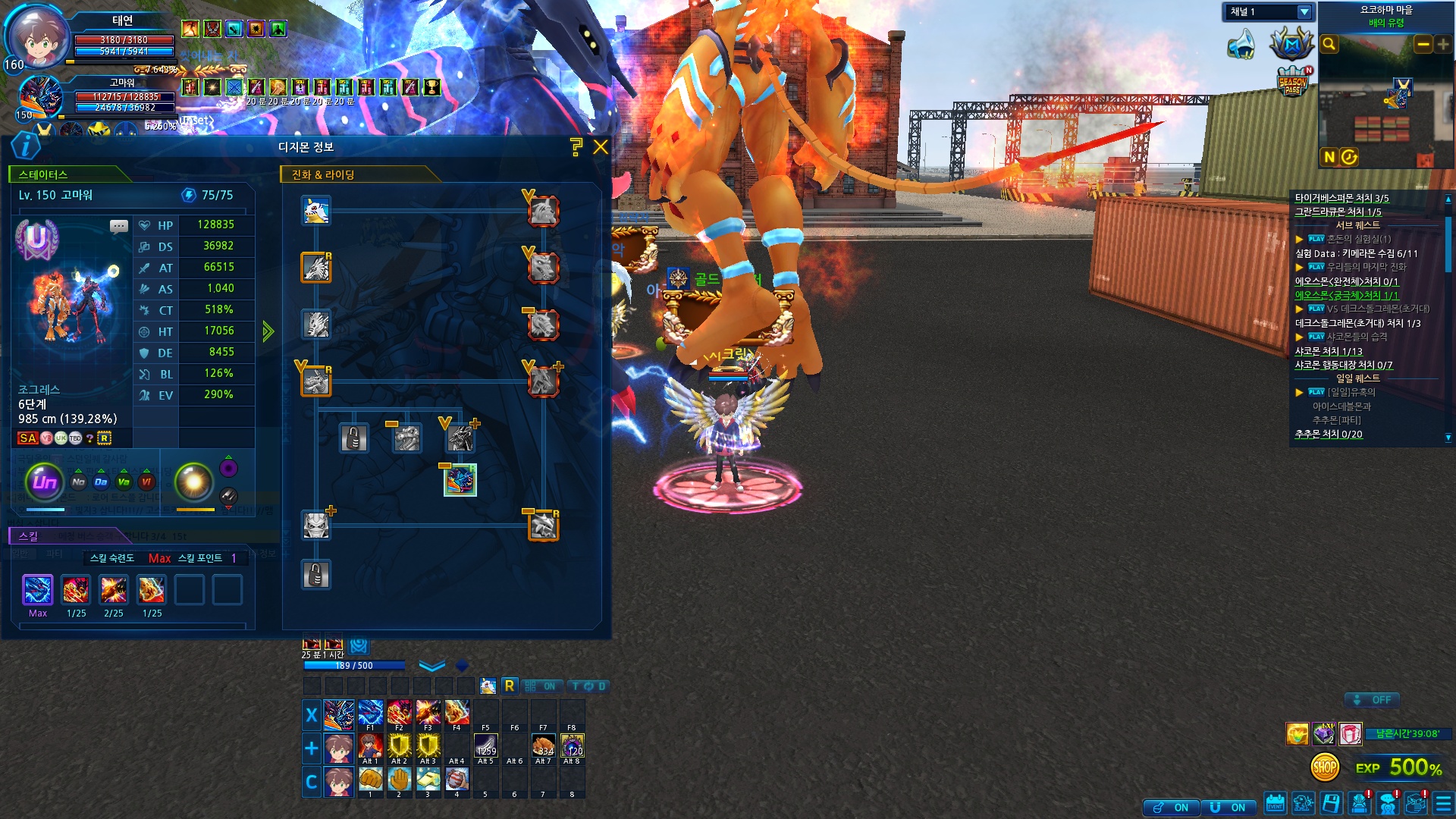Toggle the magnet ON button
1456x819 pixels.
click(x=1228, y=808)
